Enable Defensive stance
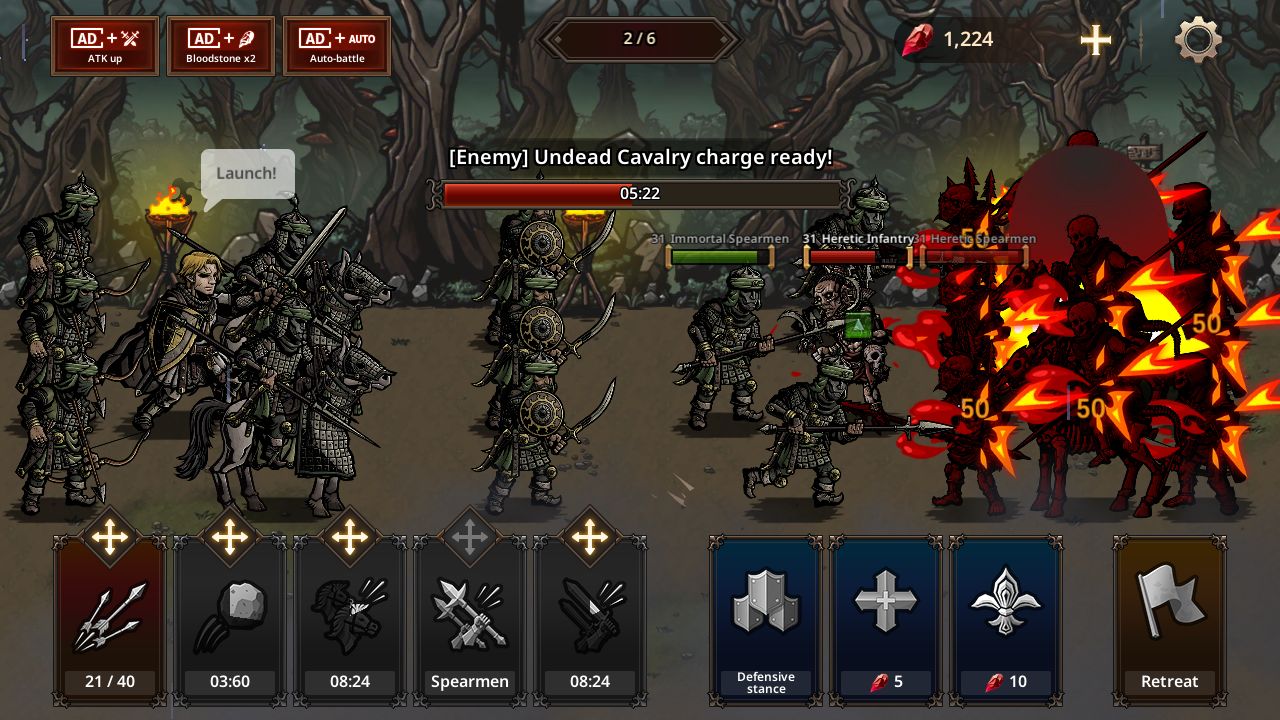The image size is (1280, 720). [x=765, y=620]
